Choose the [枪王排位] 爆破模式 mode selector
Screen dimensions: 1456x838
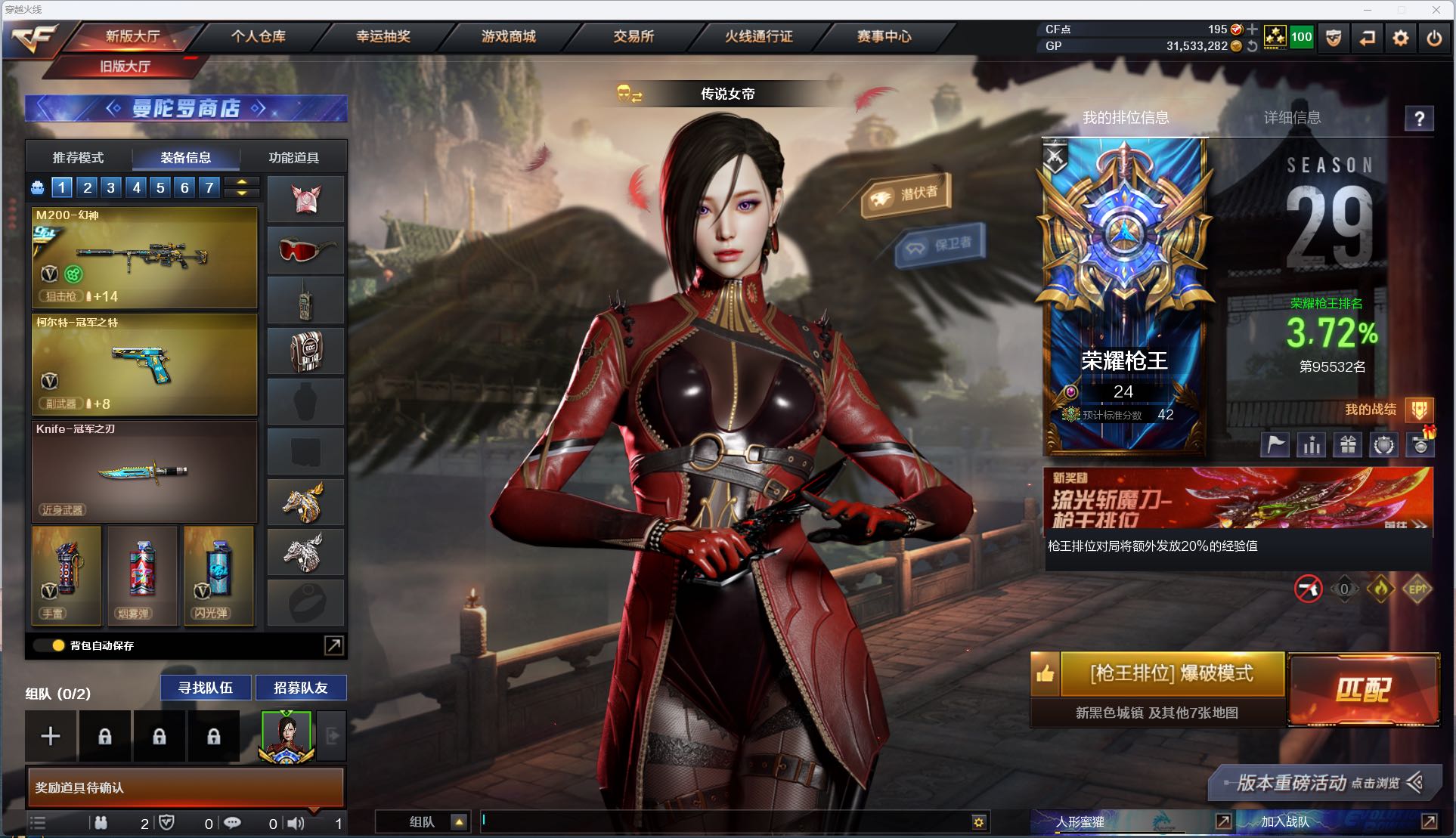tap(1171, 673)
